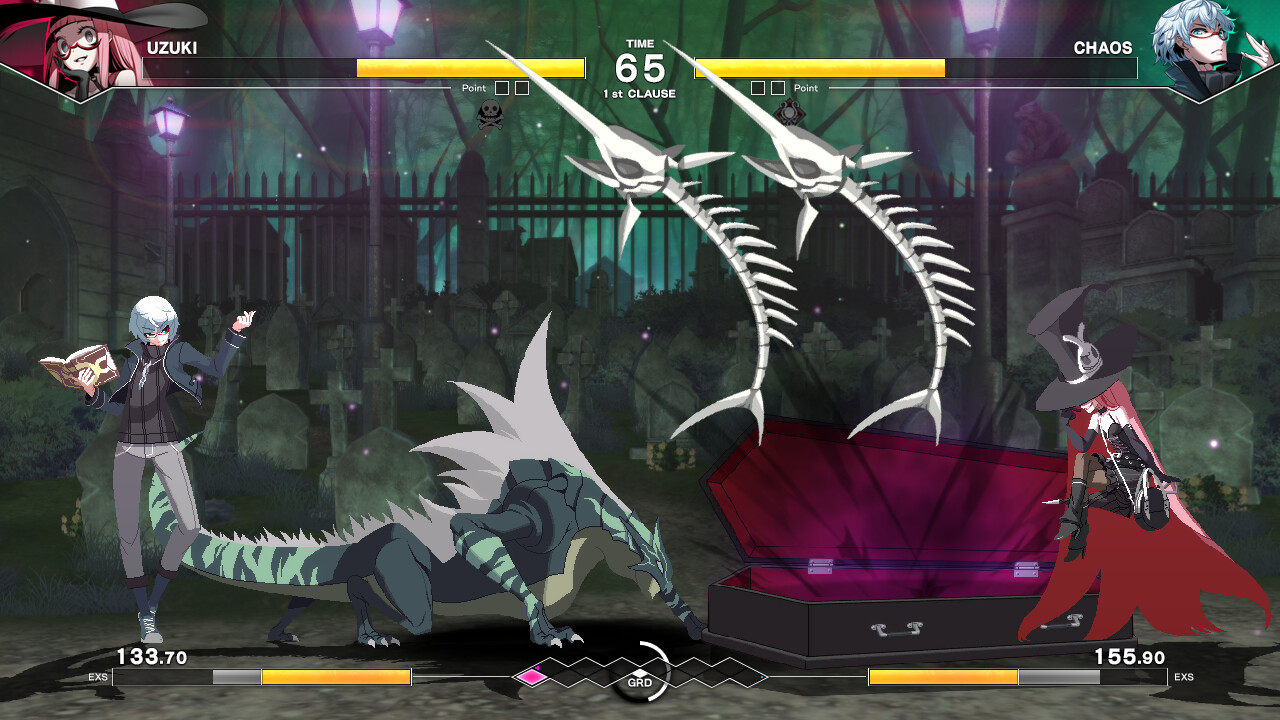Check Chaos's leftmost Point box
This screenshot has height=720, width=1280.
(757, 88)
